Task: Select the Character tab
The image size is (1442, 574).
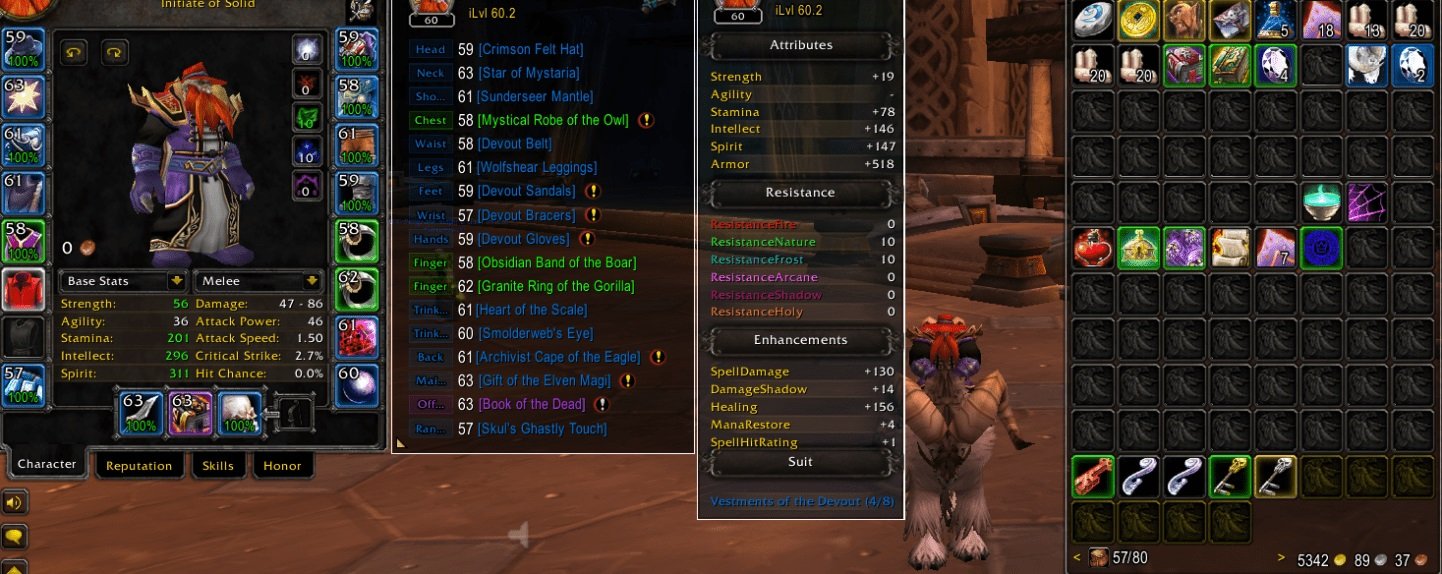Action: click(47, 464)
